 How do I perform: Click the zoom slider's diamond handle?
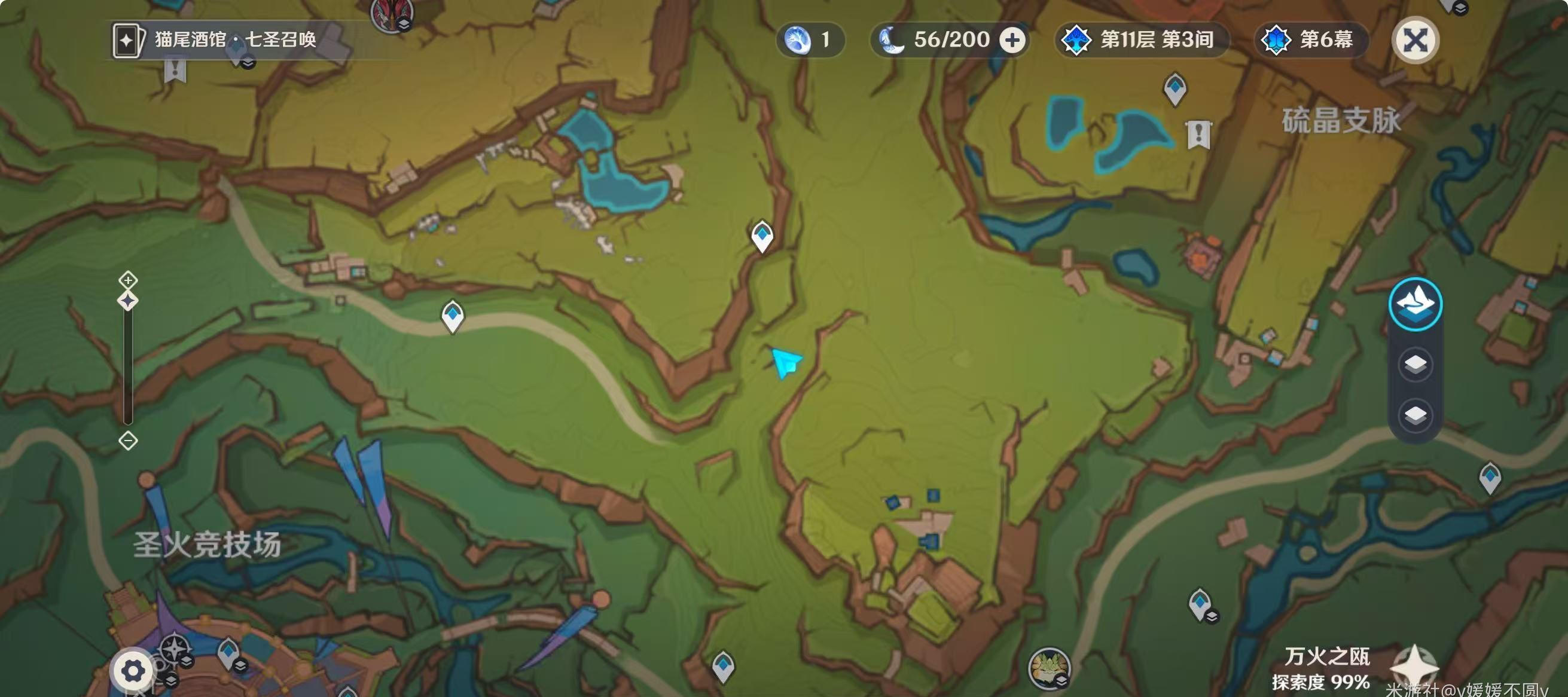pyautogui.click(x=128, y=301)
